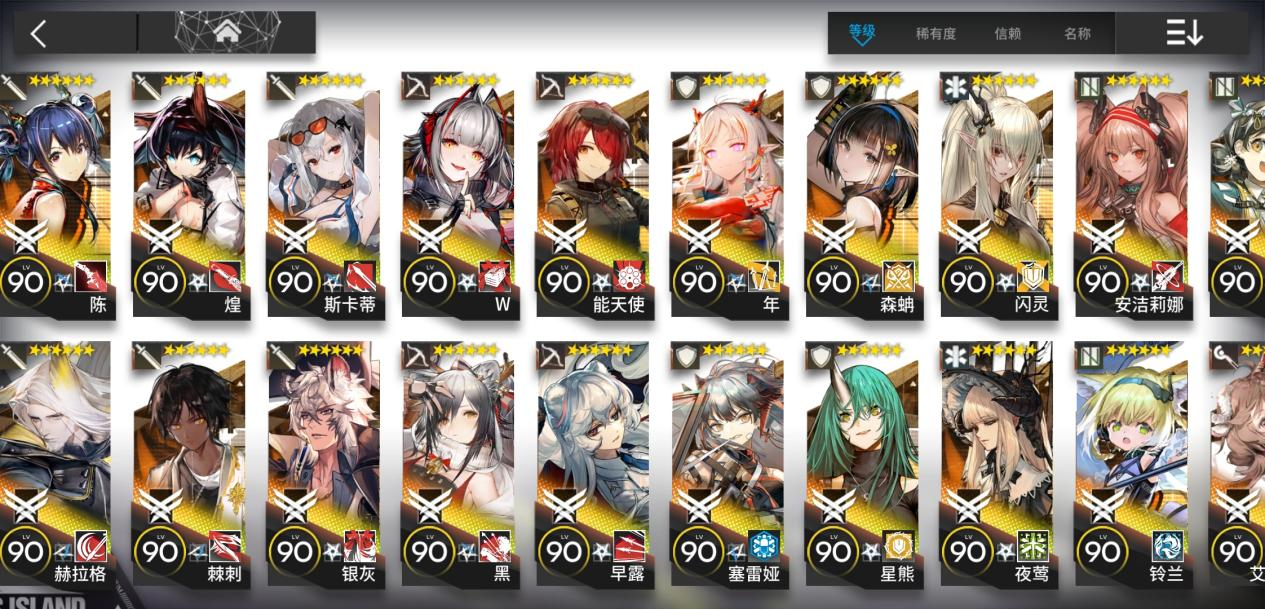The height and width of the screenshot is (609, 1265).
Task: Choose operator card 星熊
Action: (x=861, y=460)
